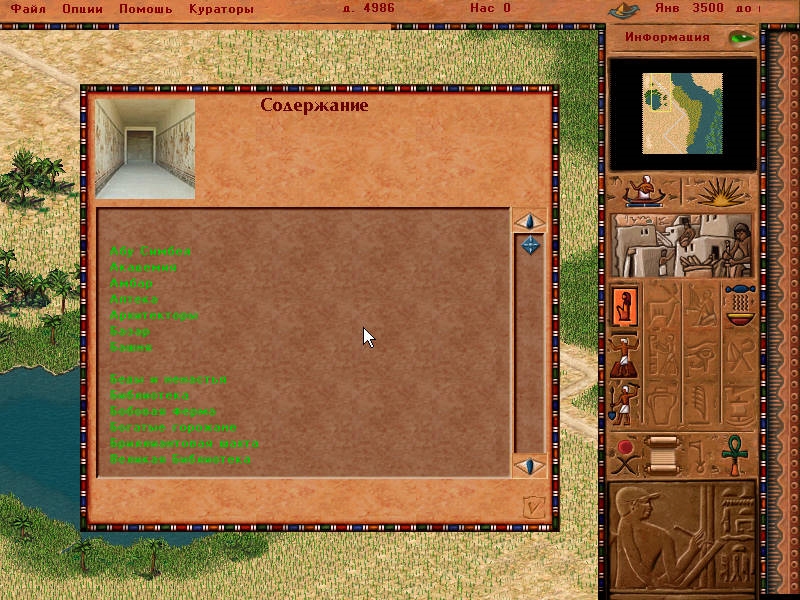Open the Опции menu
The height and width of the screenshot is (600, 800).
coord(83,8)
